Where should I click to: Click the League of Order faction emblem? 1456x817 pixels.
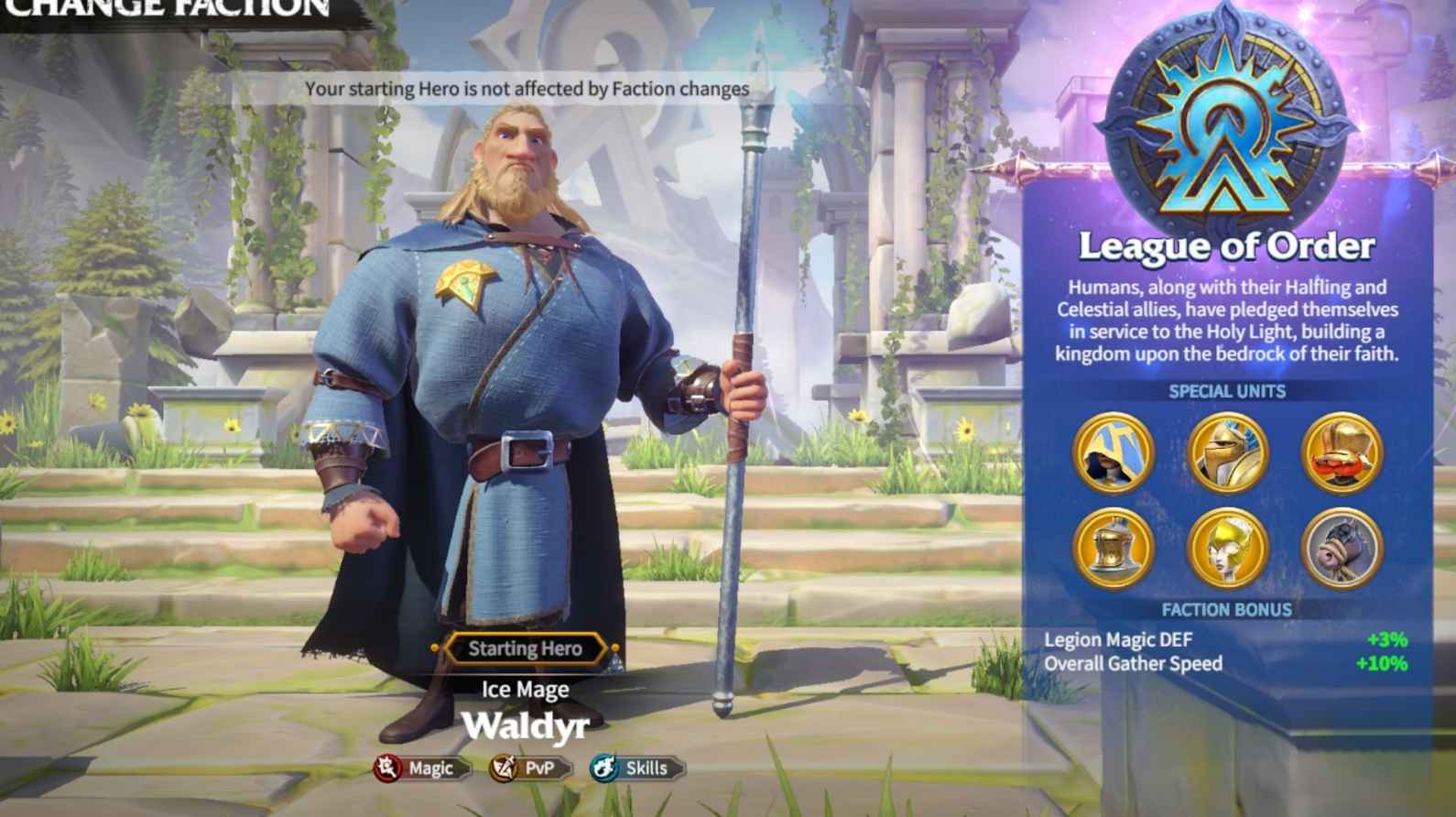1227,119
